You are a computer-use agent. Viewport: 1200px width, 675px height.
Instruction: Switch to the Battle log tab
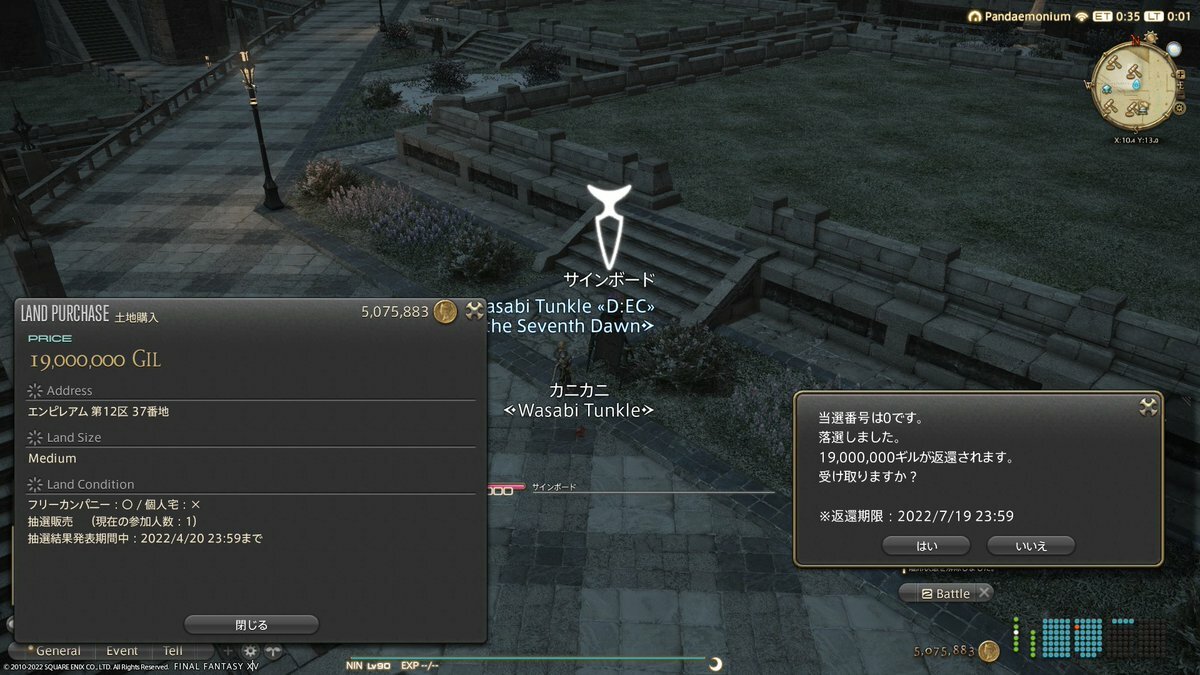(x=945, y=593)
